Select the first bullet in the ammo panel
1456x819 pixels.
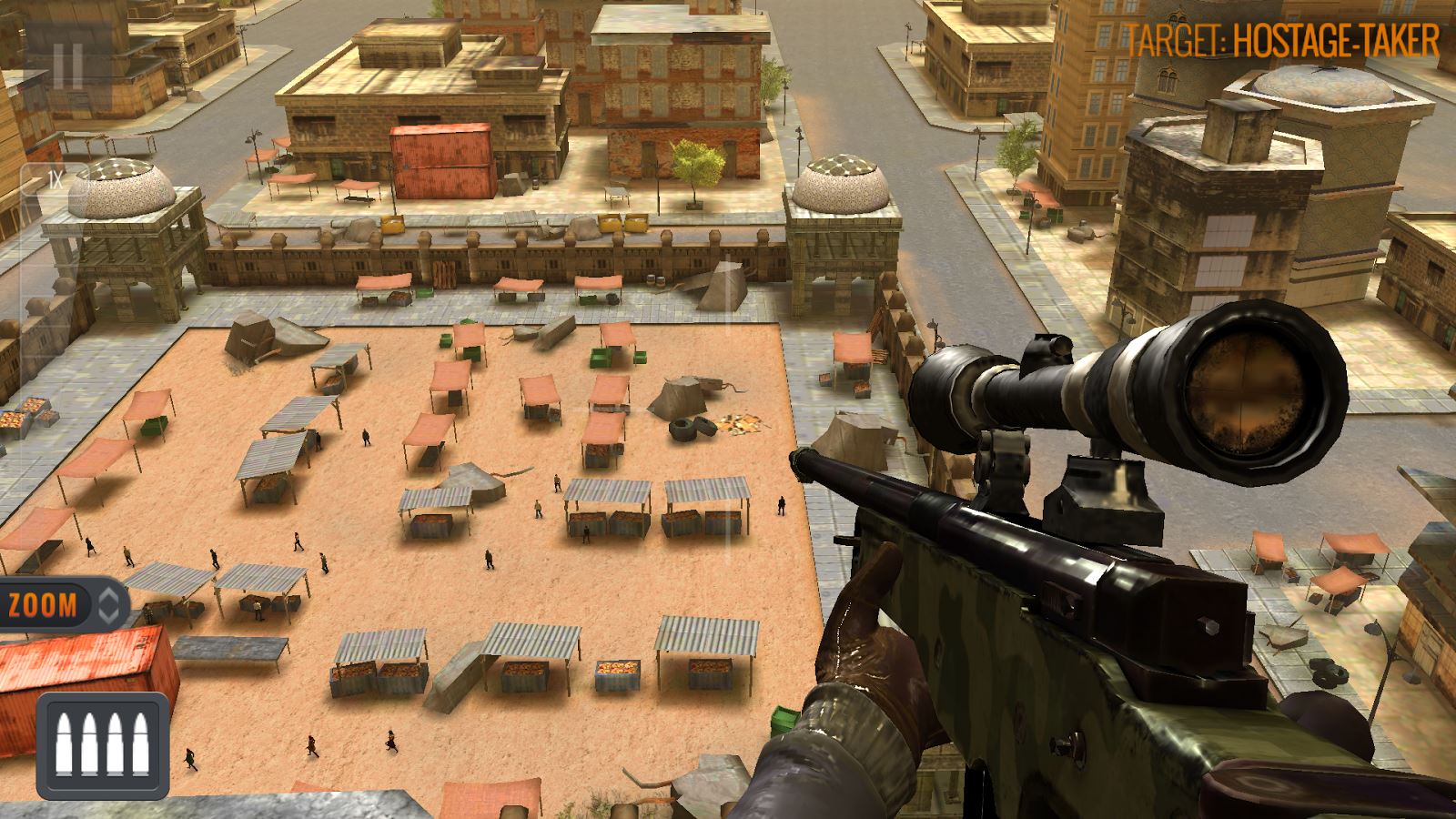coord(64,744)
